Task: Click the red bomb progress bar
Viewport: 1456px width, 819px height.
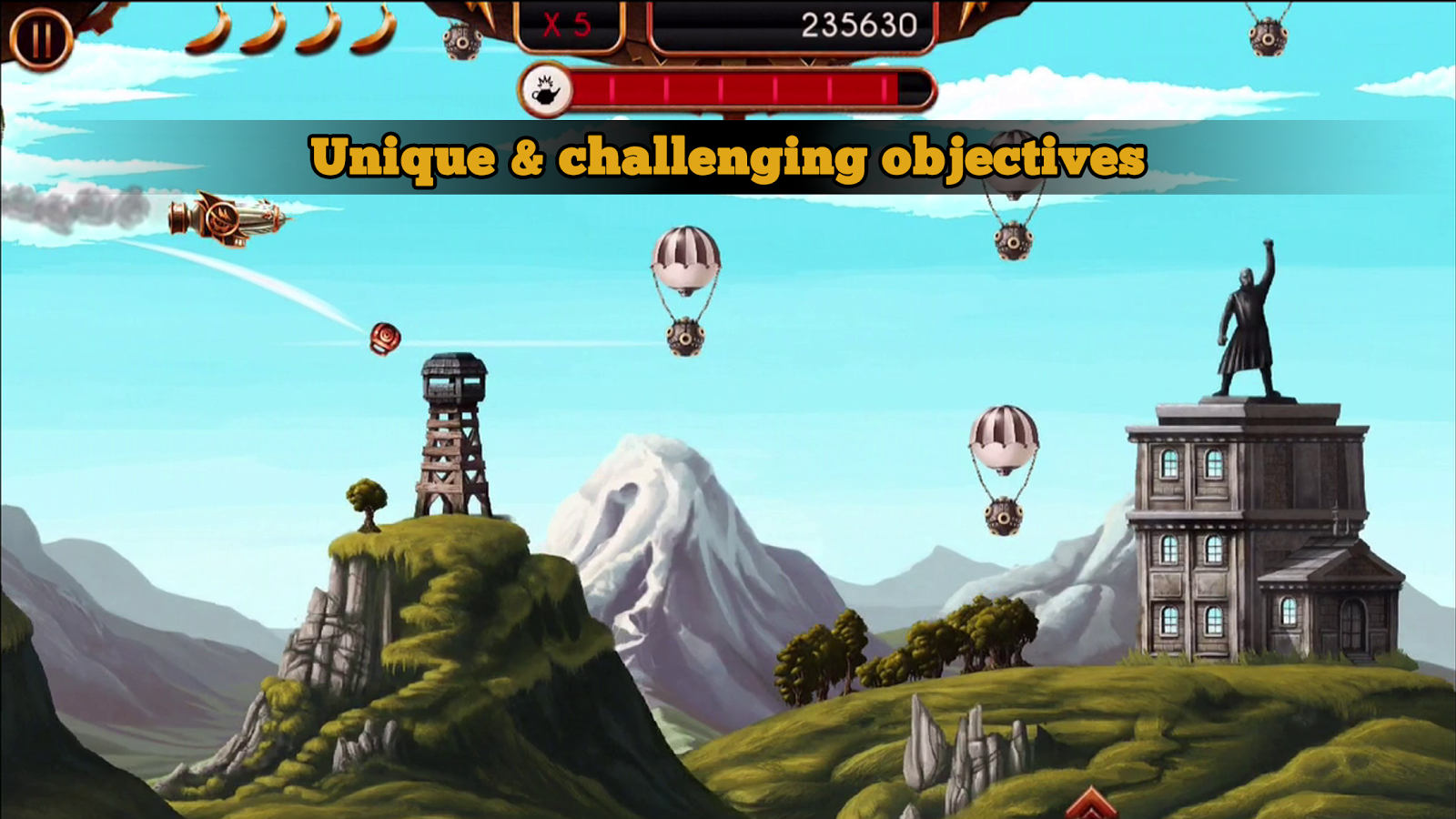Action: (x=746, y=88)
